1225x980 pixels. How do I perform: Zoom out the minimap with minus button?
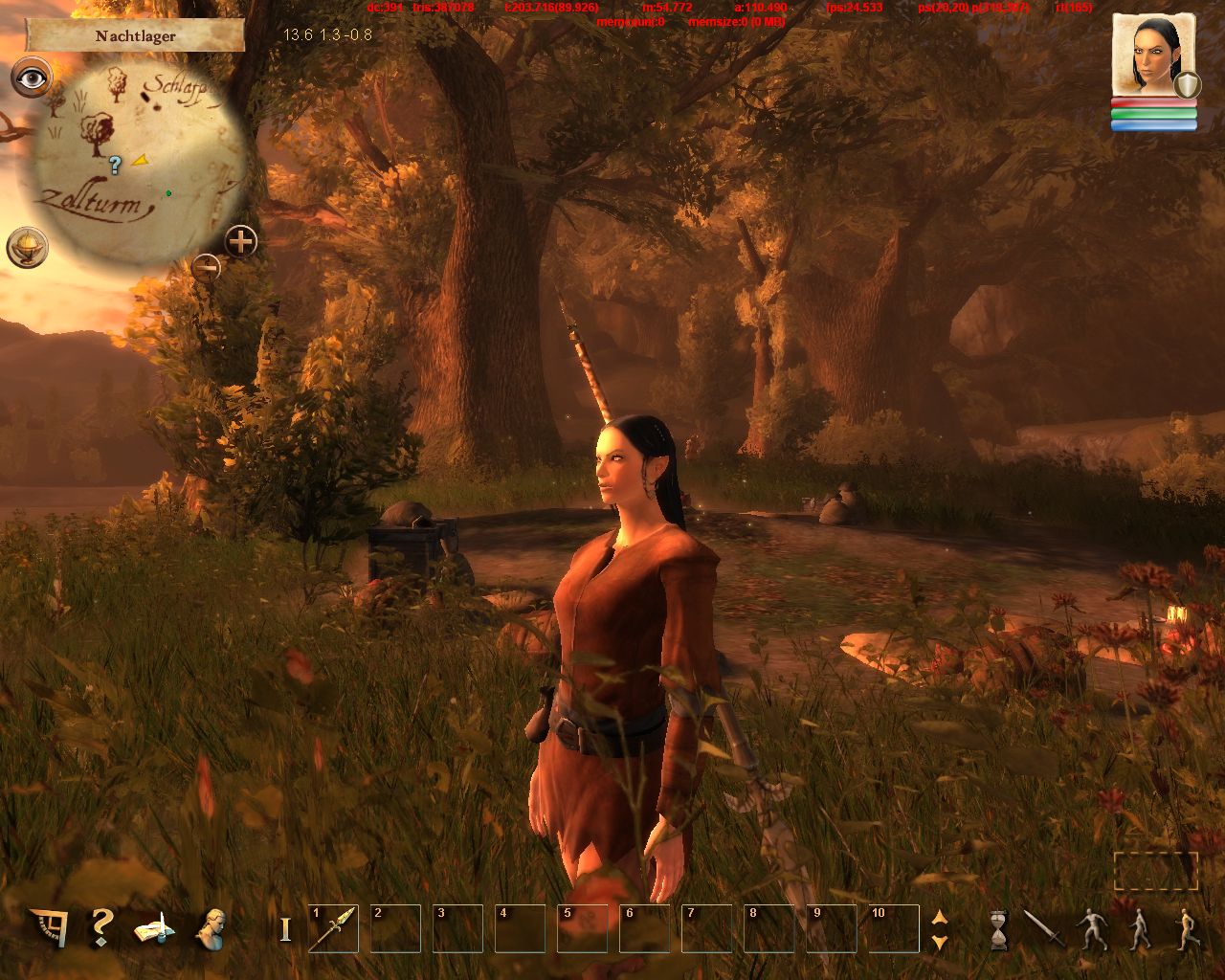[x=206, y=267]
